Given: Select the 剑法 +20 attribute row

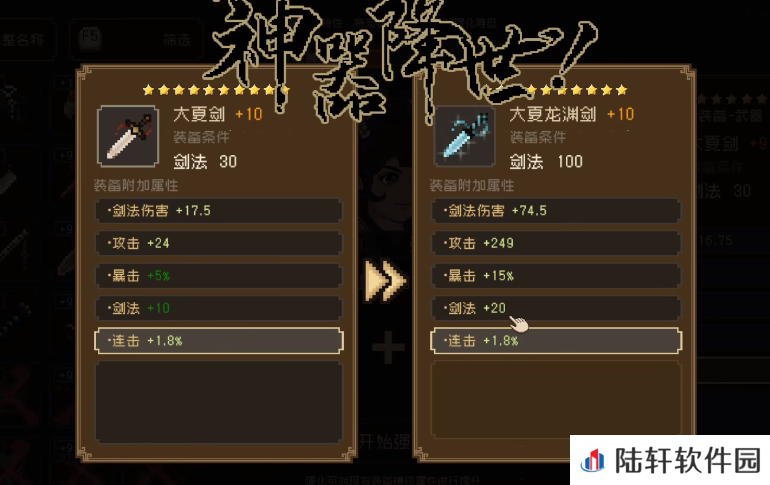Looking at the screenshot, I should coord(555,308).
